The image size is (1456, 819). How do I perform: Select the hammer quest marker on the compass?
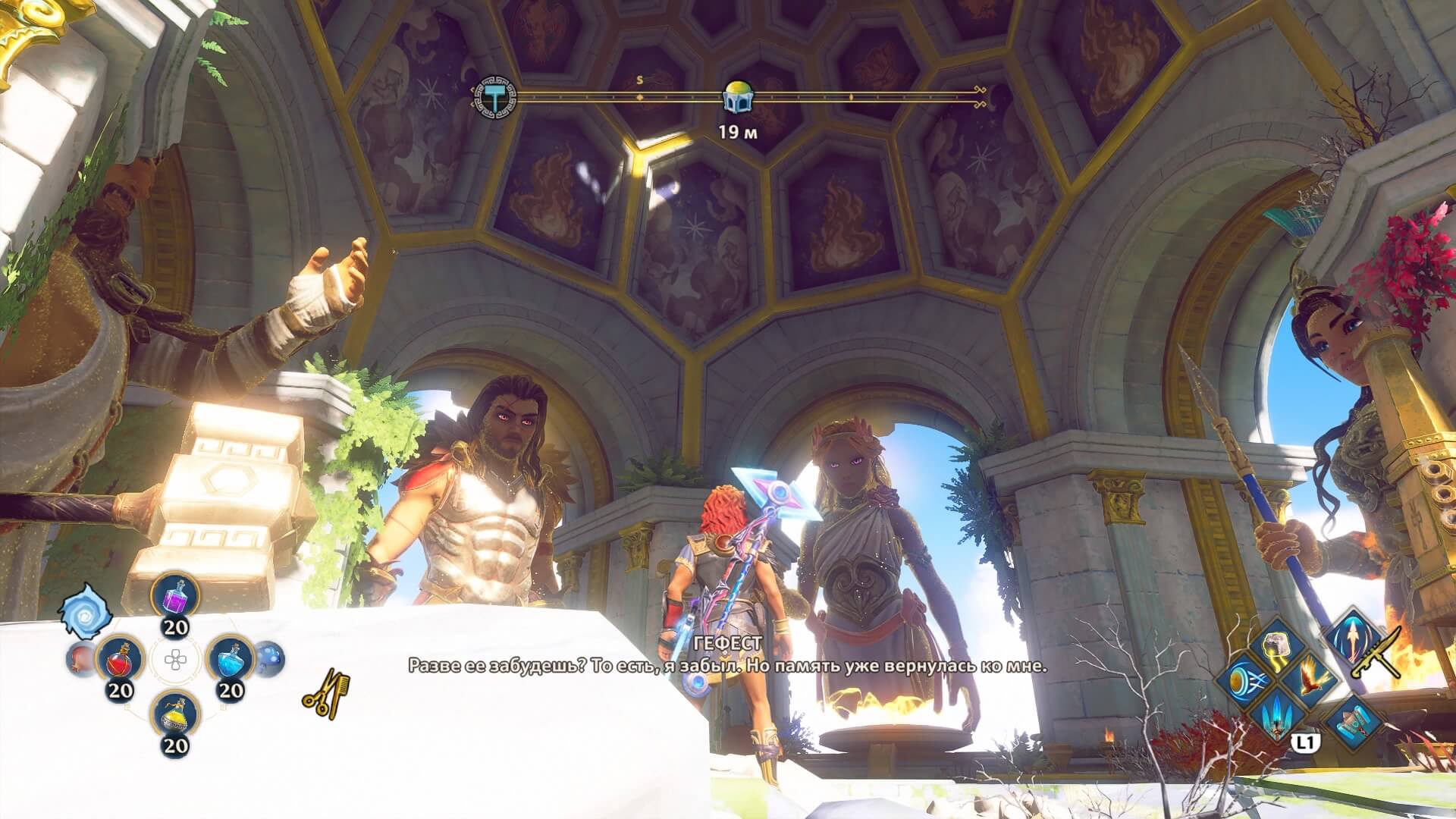pyautogui.click(x=497, y=96)
